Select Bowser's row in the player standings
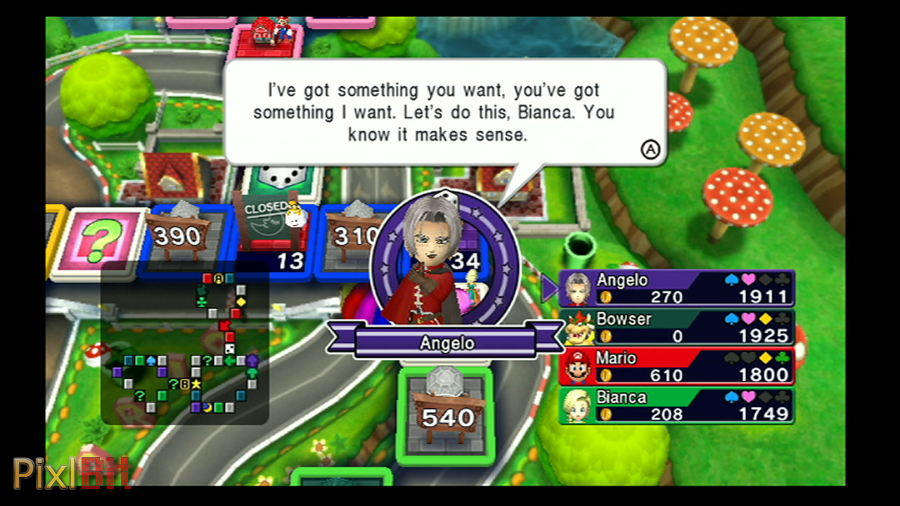Viewport: 900px width, 506px height. [x=677, y=327]
